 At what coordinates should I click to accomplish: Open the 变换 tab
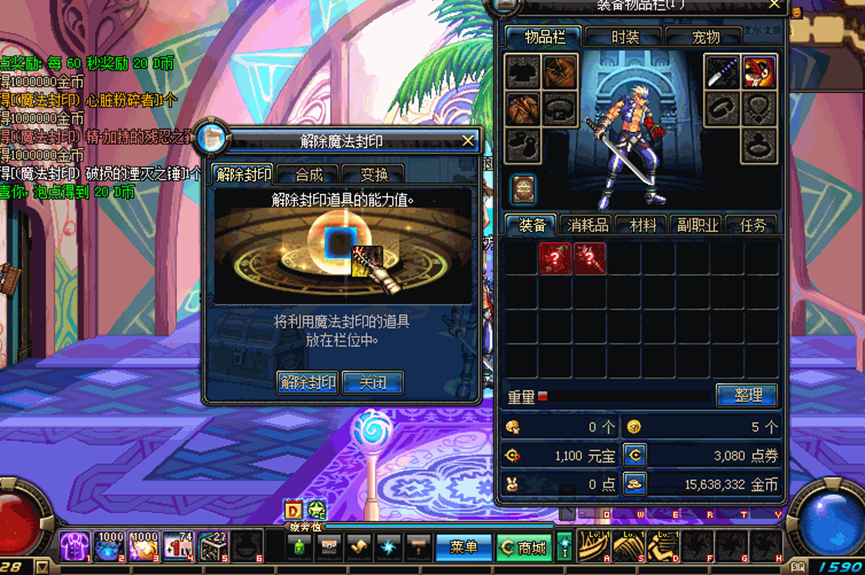click(x=372, y=175)
